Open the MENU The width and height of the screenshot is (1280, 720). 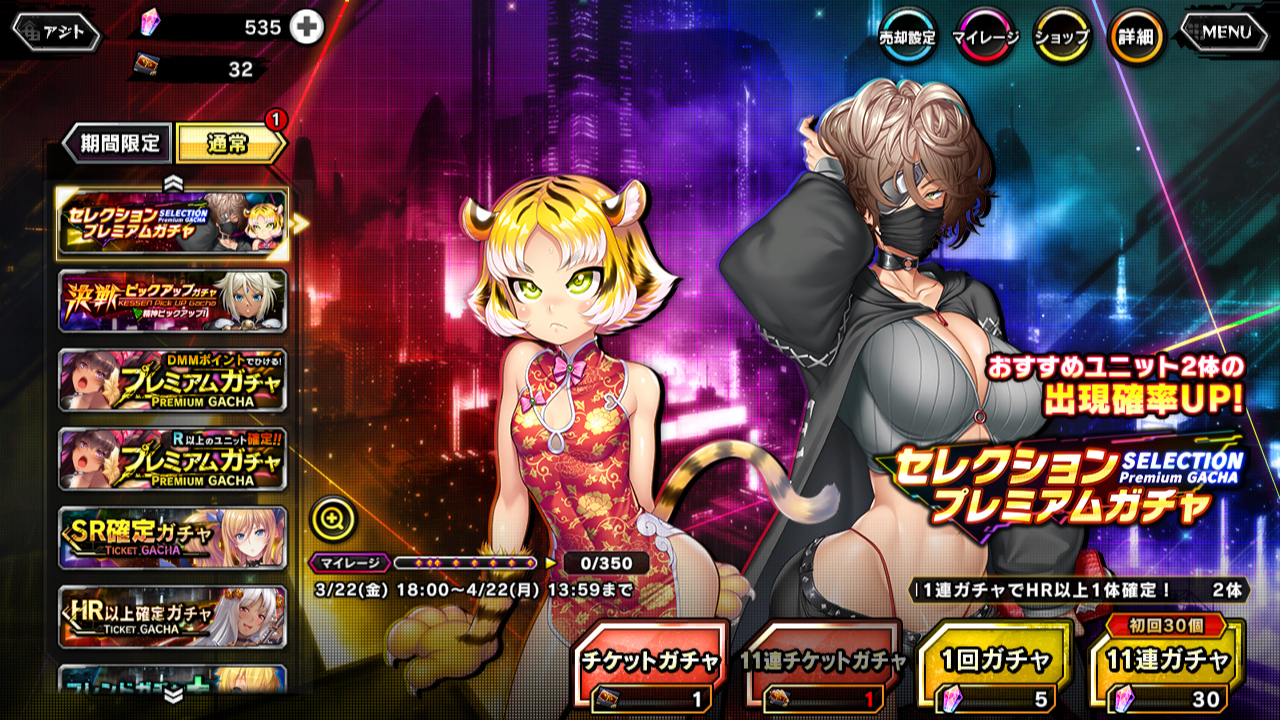pos(1226,33)
